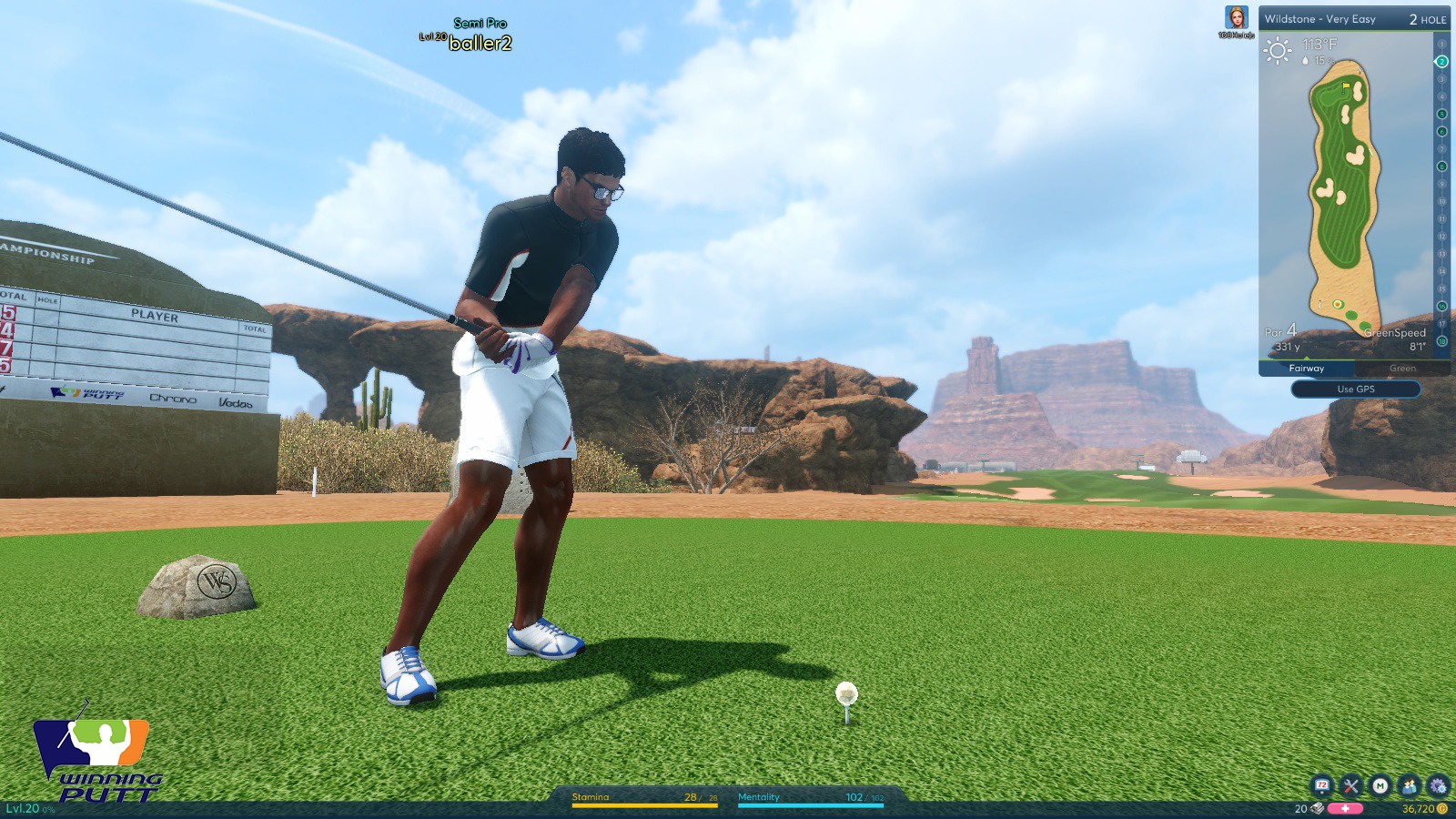Click the Use GPS button
The image size is (1456, 819).
1355,389
